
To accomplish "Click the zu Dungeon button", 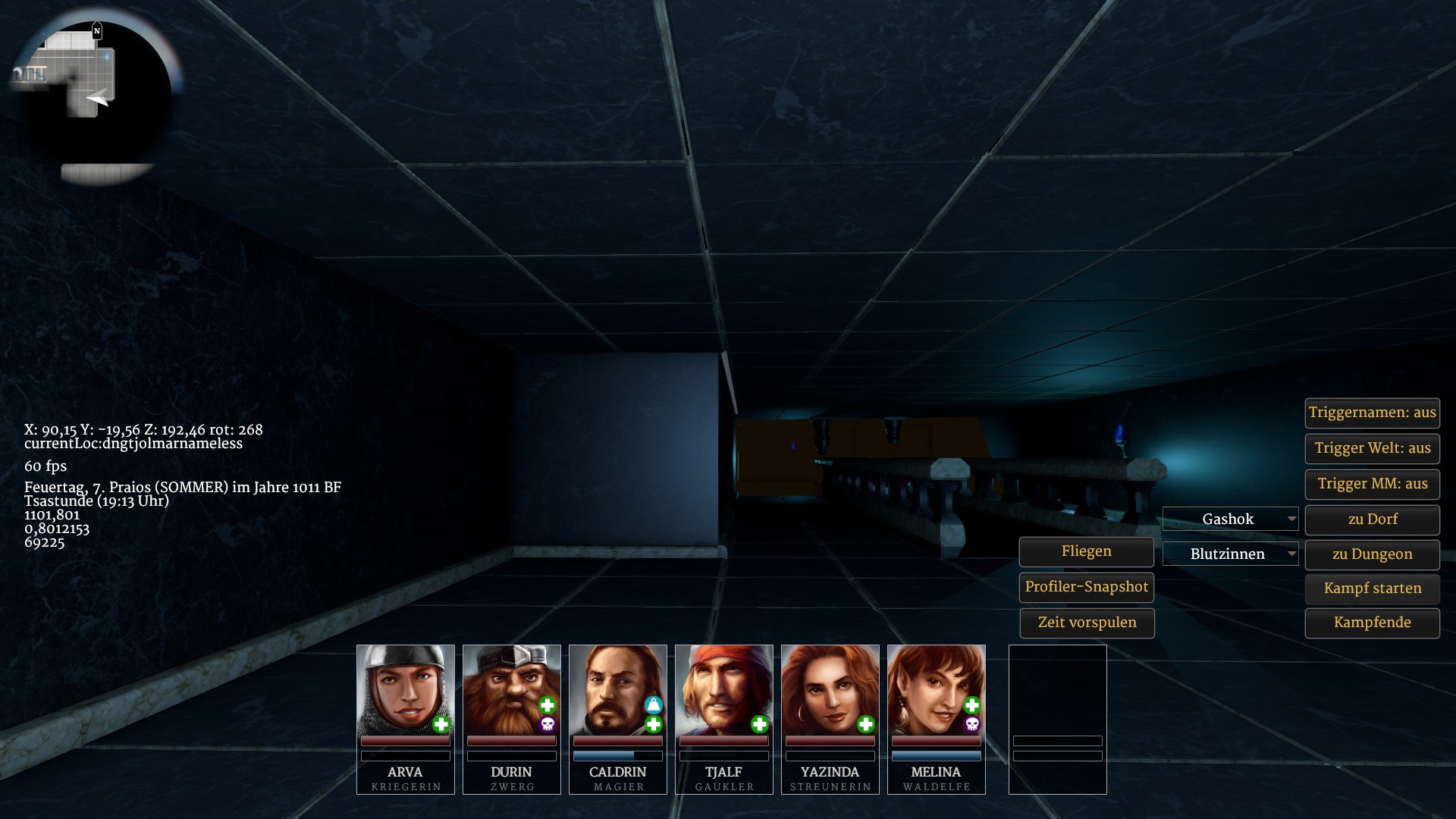I will pos(1372,554).
